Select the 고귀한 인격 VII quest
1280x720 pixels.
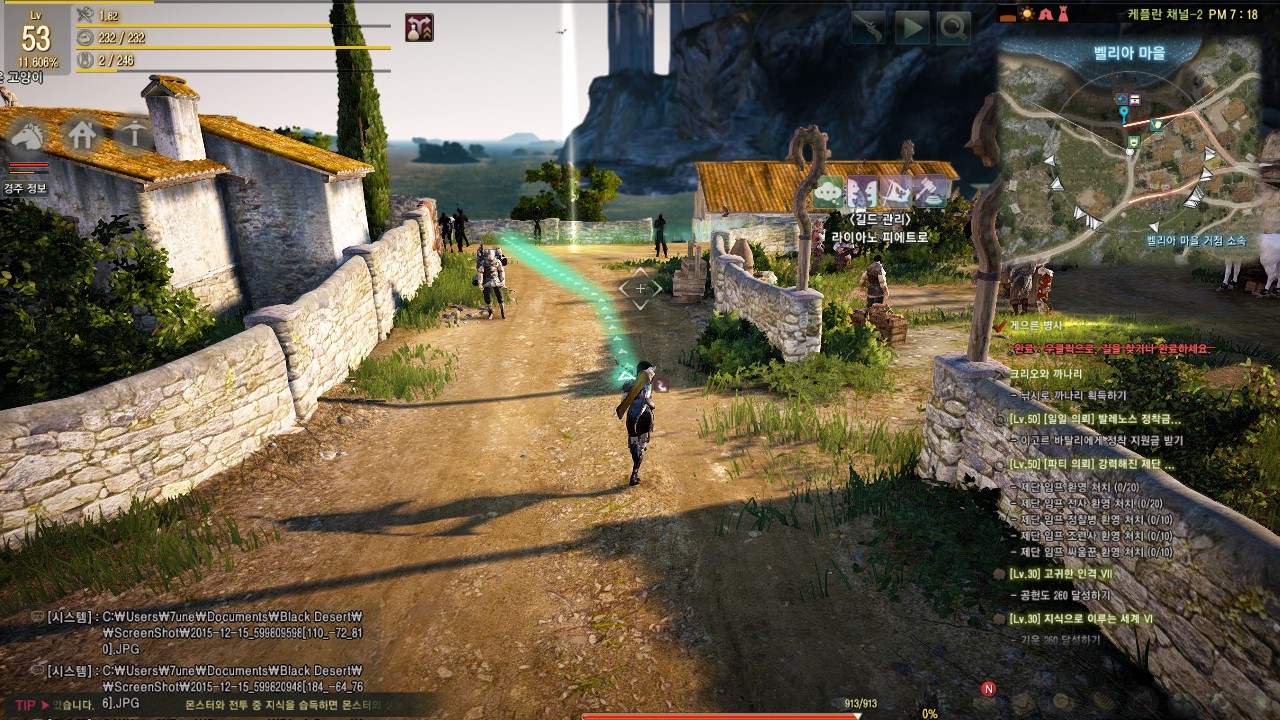click(x=1060, y=574)
